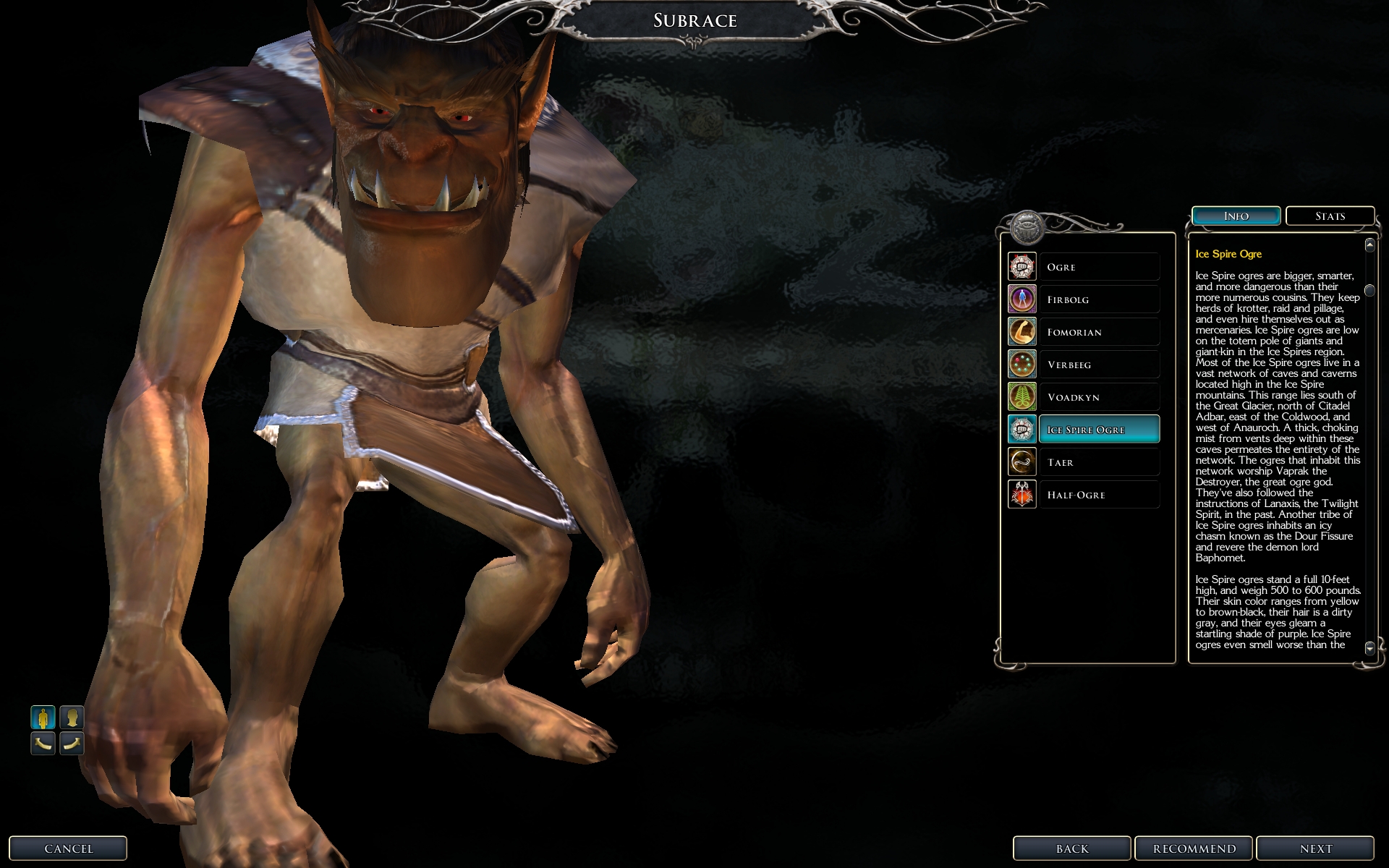The image size is (1389, 868).
Task: Go back to the previous step
Action: (1072, 848)
